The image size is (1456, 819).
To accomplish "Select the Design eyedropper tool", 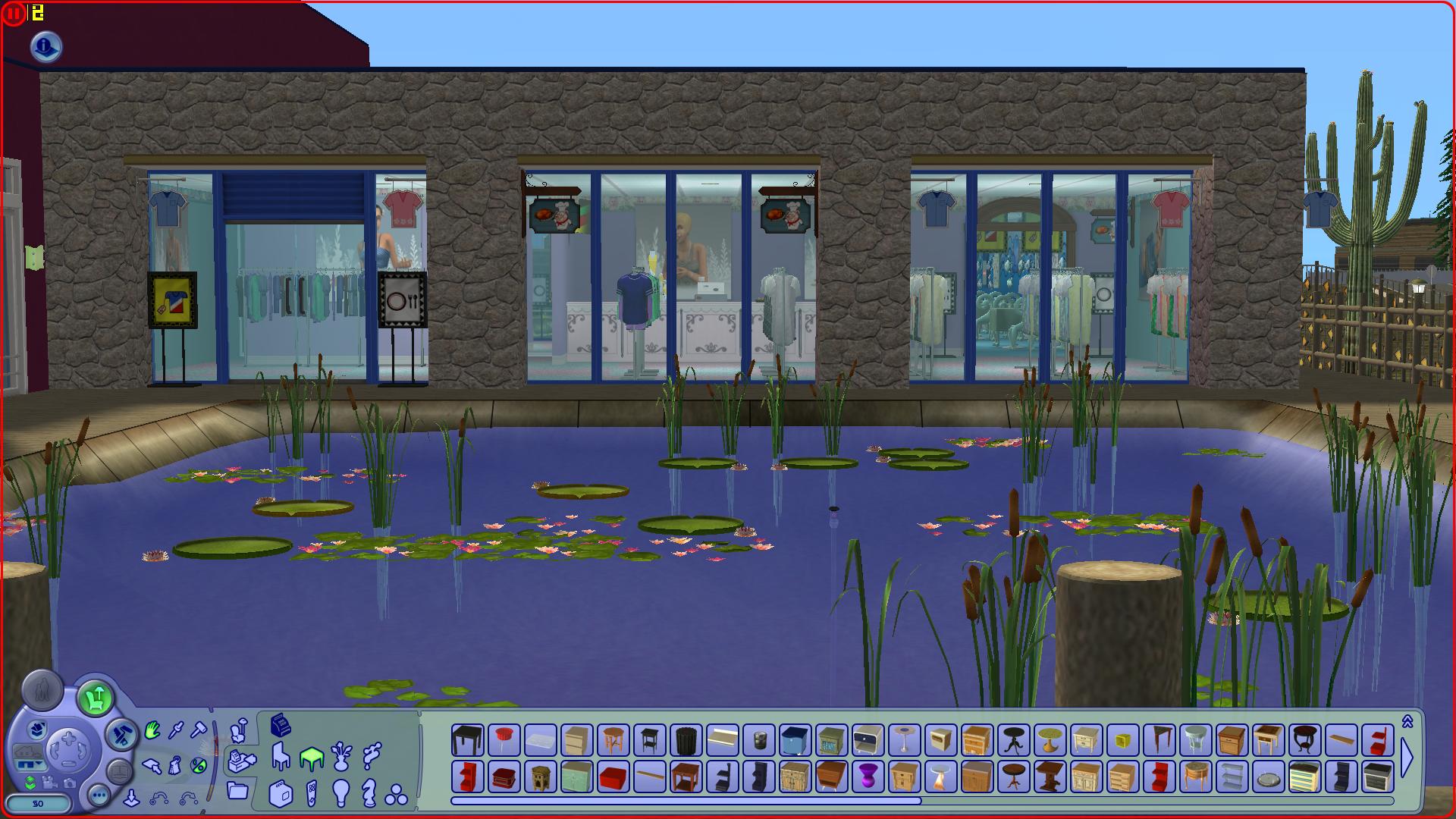I will (174, 729).
